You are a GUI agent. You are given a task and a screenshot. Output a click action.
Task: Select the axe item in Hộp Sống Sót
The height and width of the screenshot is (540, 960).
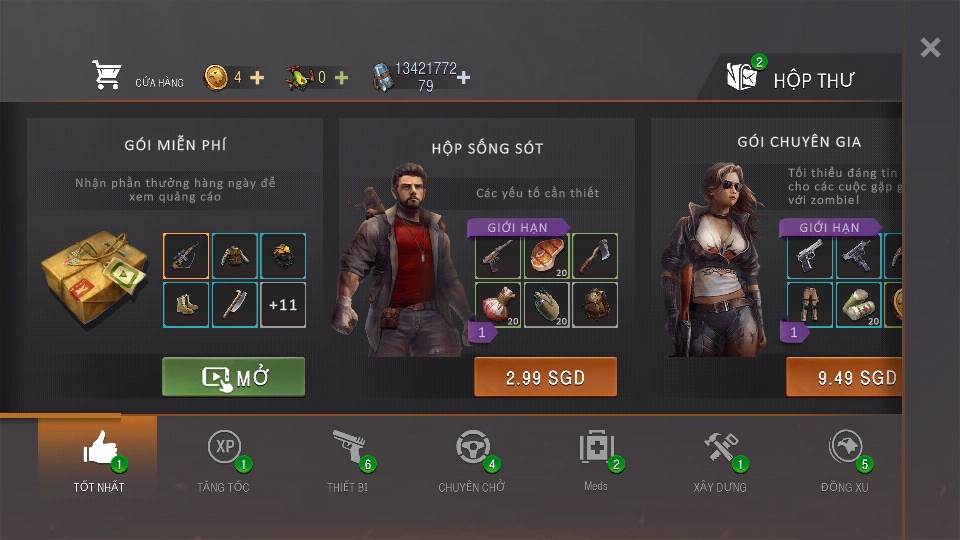595,256
